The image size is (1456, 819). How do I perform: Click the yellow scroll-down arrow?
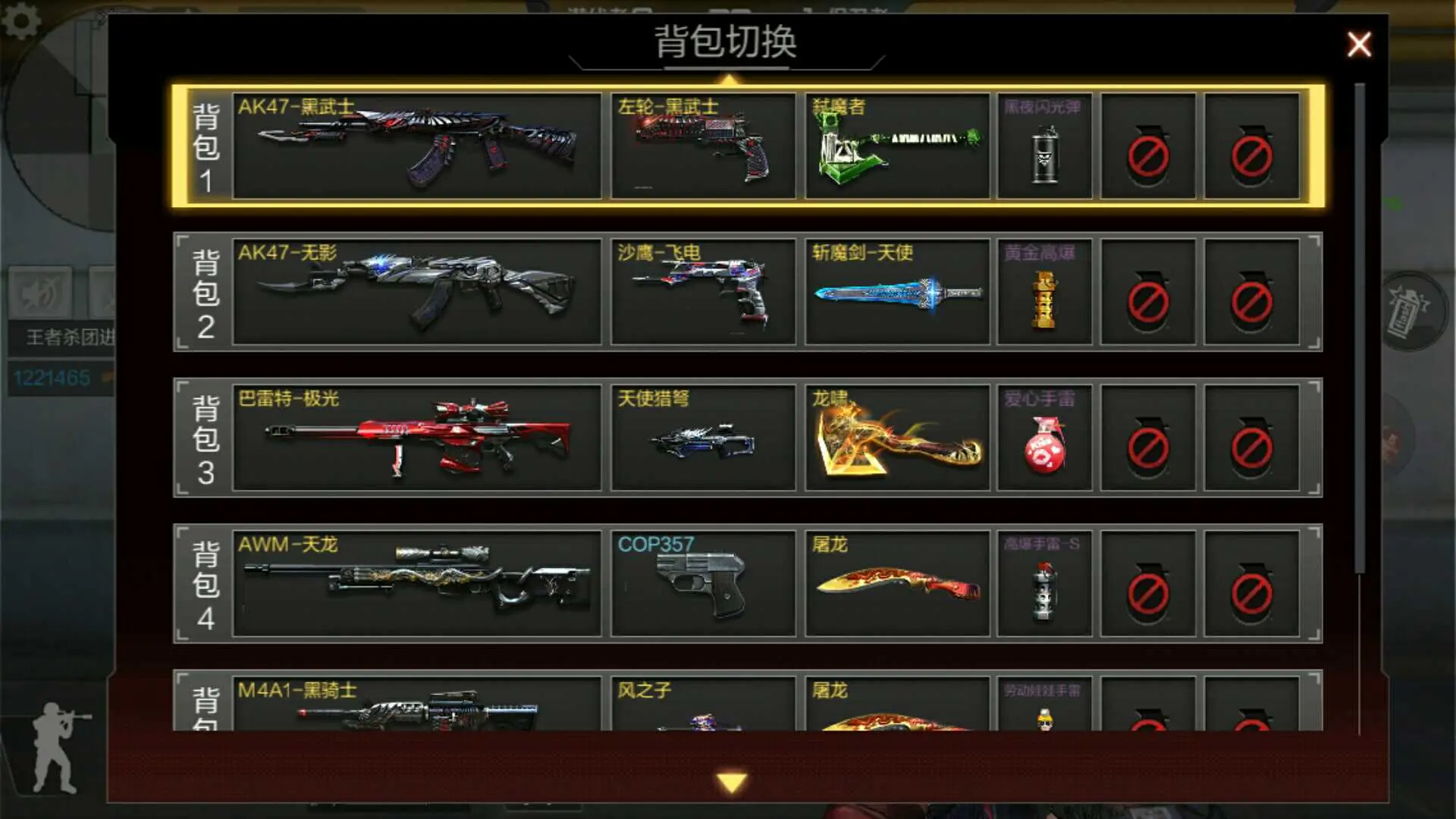[732, 782]
